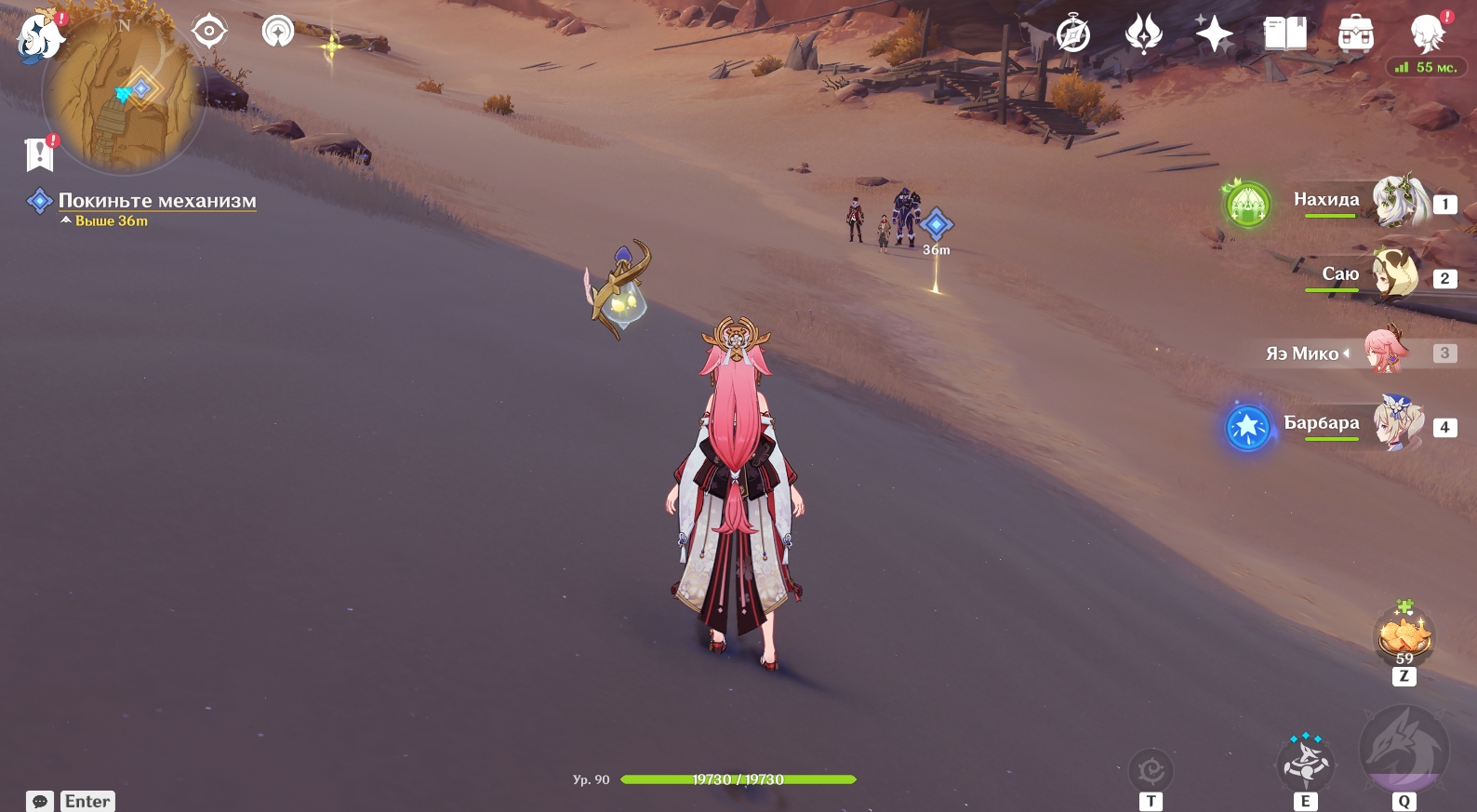
Task: Activate the Elemental Burst fox icon
Action: click(1404, 750)
